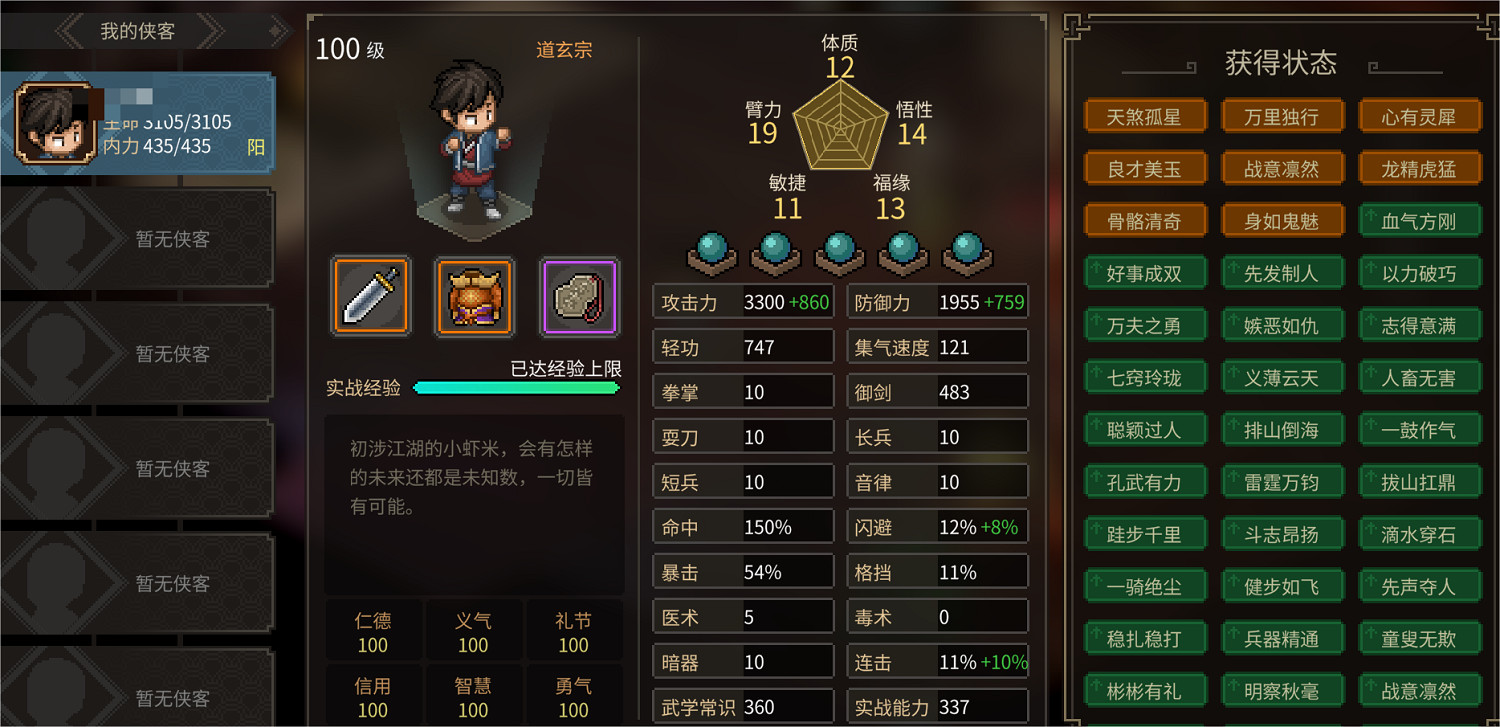
Task: Select the sword weapon equipment slot
Action: [x=371, y=297]
